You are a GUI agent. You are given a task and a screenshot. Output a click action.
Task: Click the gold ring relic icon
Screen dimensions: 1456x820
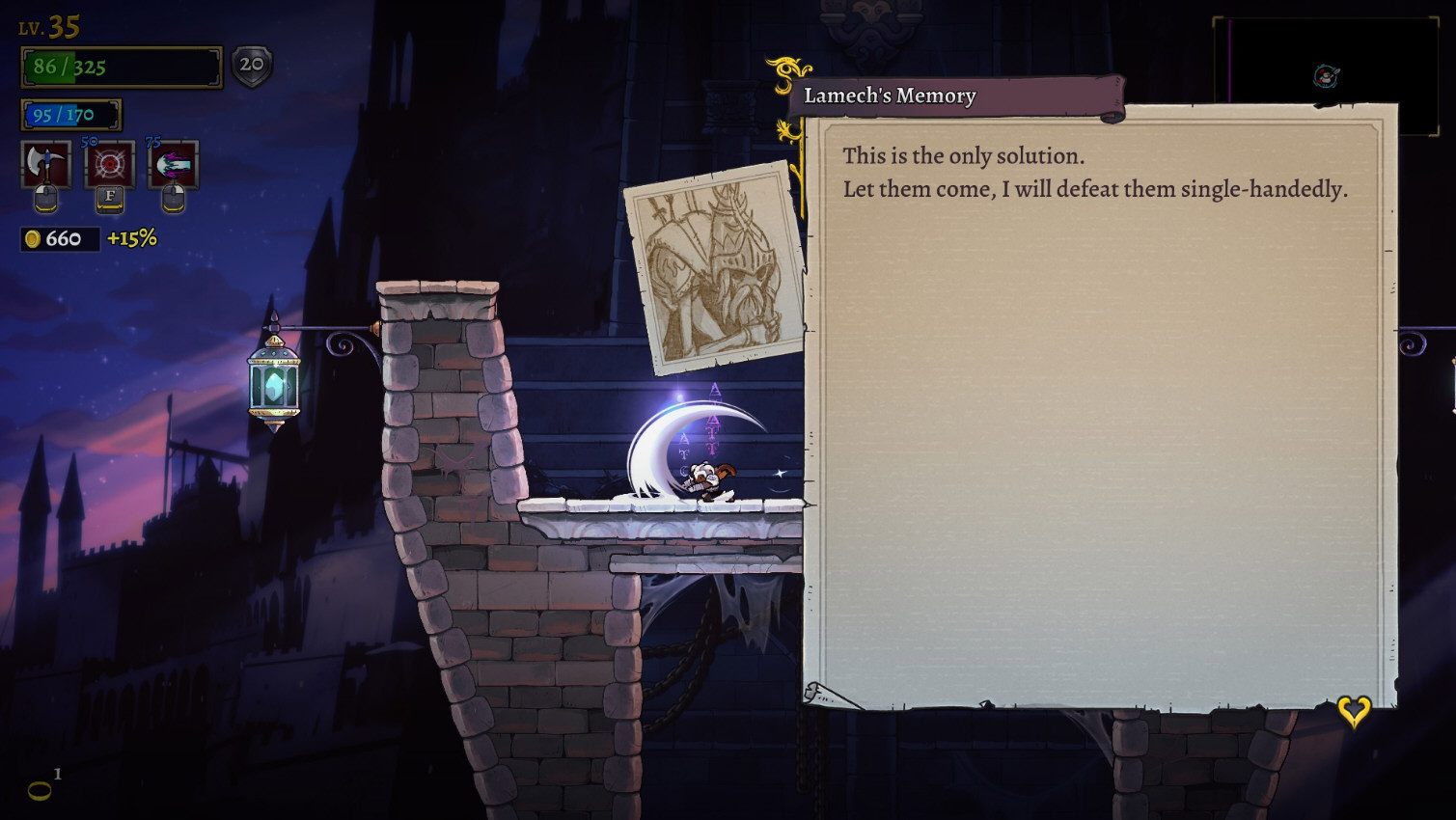[40, 791]
